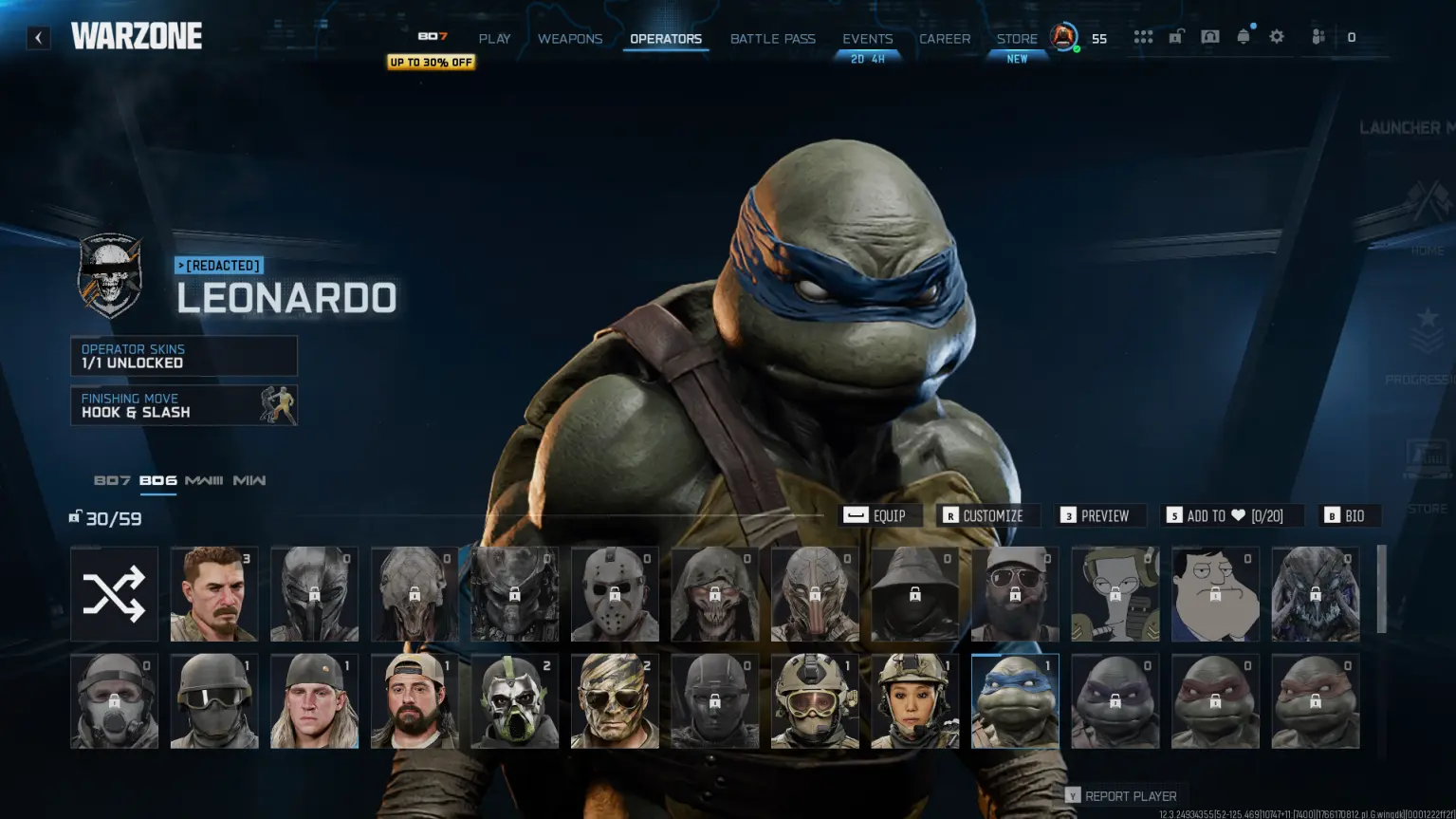Open the Weapons tab
Viewport: 1456px width, 819px height.
570,38
